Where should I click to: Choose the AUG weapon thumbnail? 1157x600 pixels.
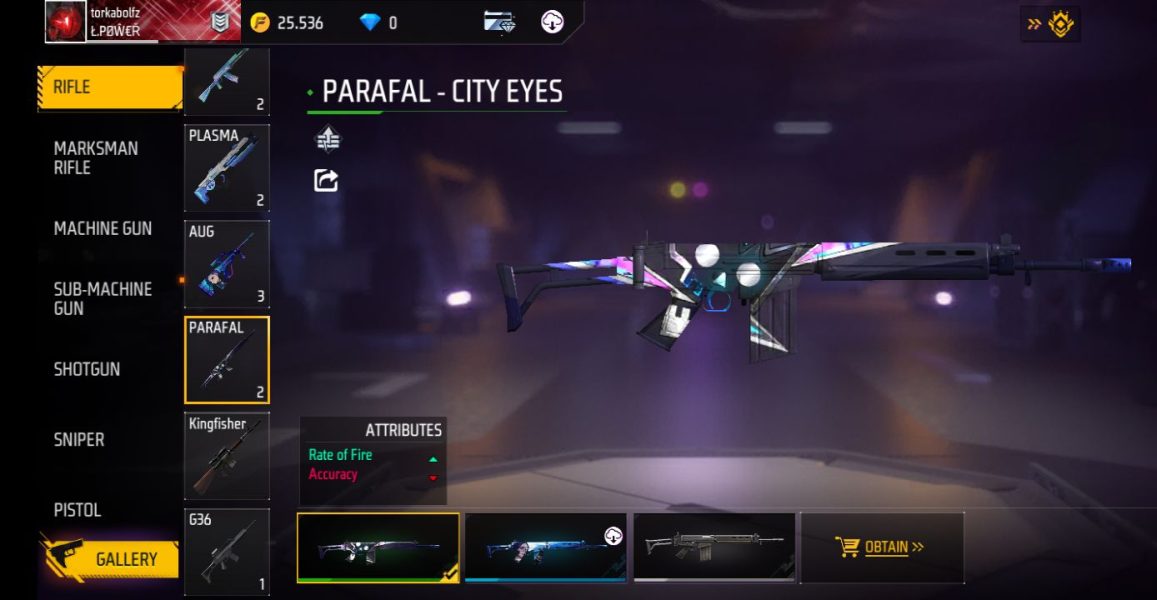(x=227, y=264)
